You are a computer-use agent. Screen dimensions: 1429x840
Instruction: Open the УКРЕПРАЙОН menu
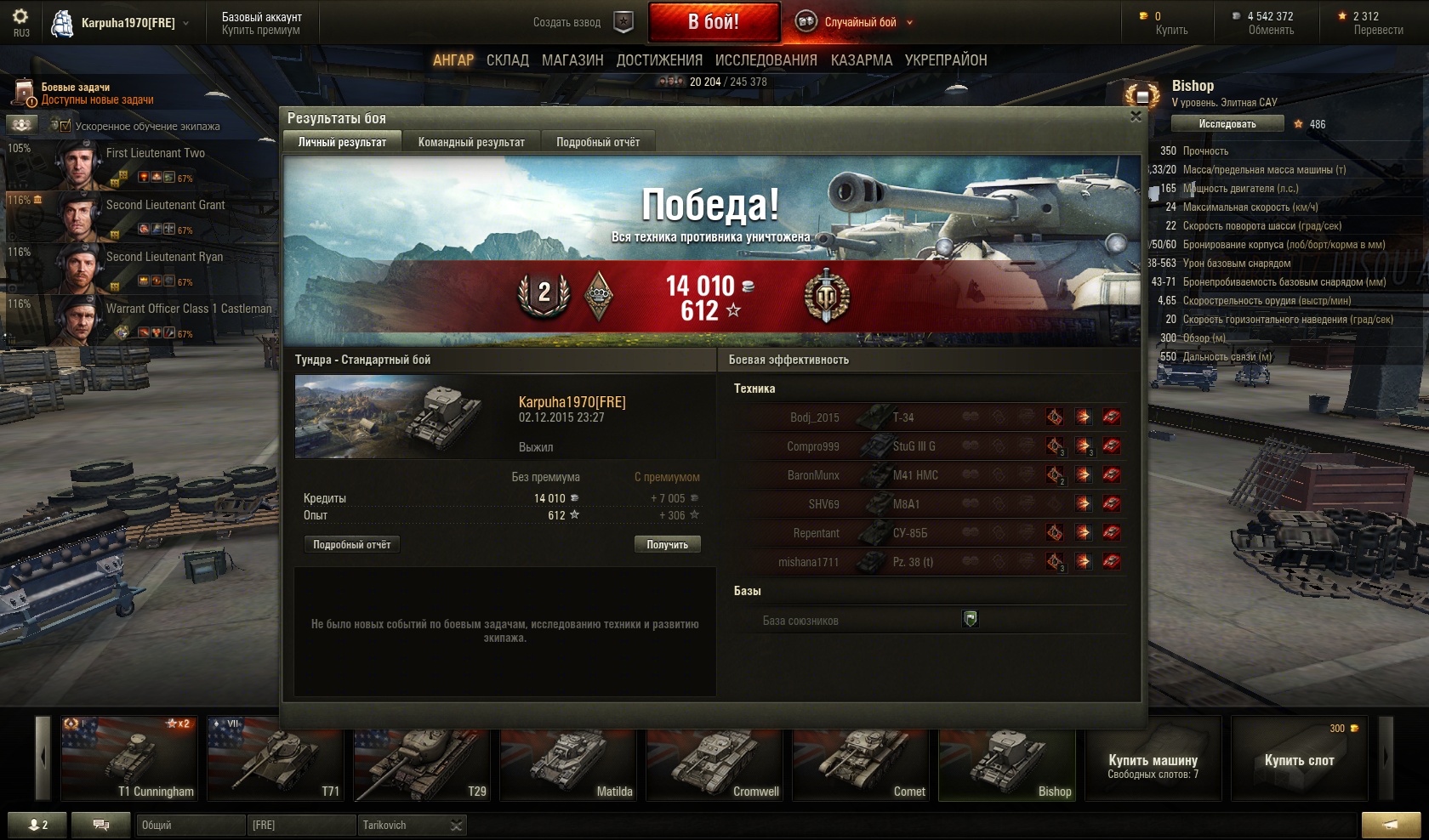tap(945, 60)
